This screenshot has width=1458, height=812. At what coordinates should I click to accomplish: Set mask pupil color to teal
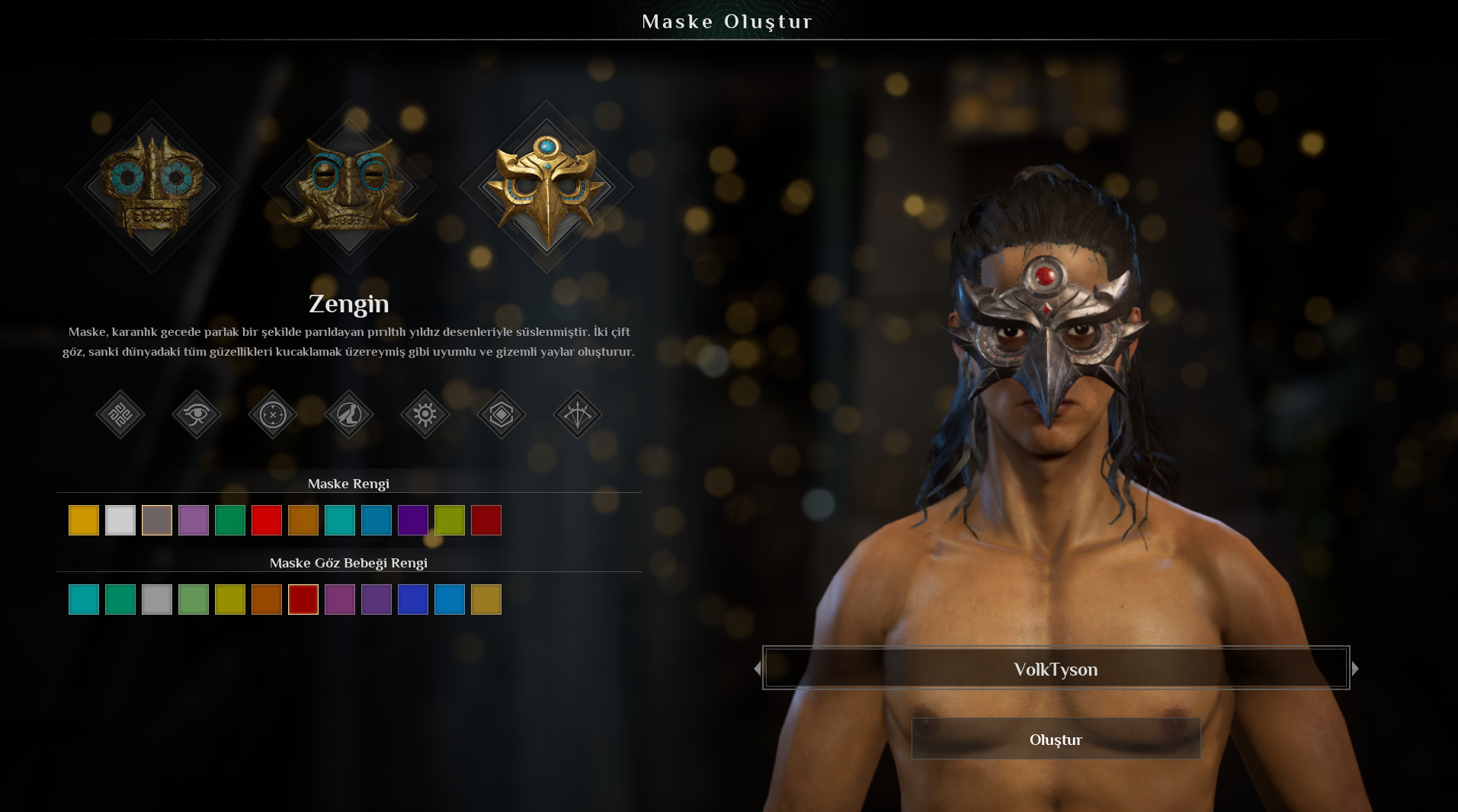[x=84, y=599]
